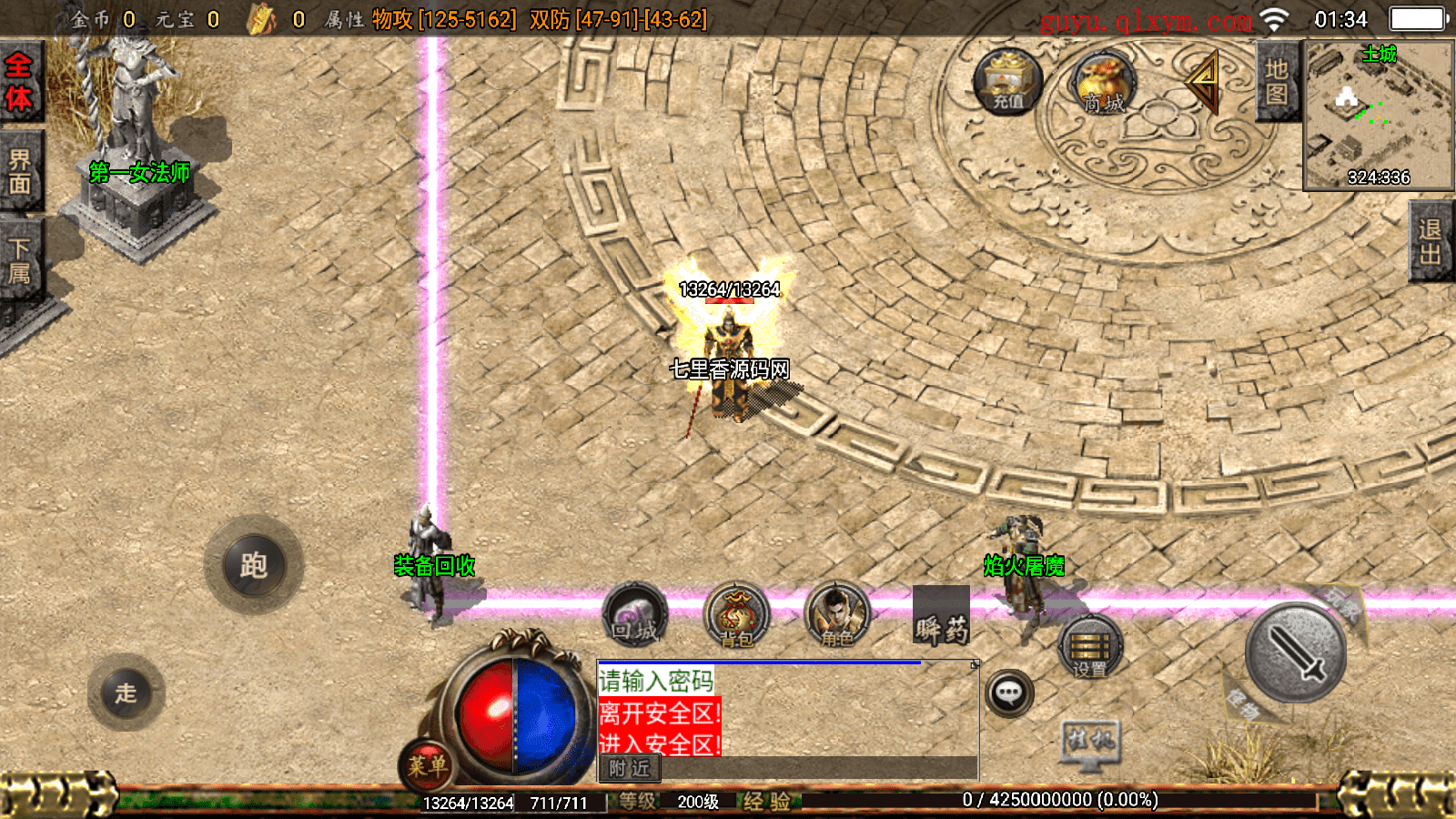Screen dimensions: 1456x819
Task: Tap the sword attack button
Action: [1295, 652]
